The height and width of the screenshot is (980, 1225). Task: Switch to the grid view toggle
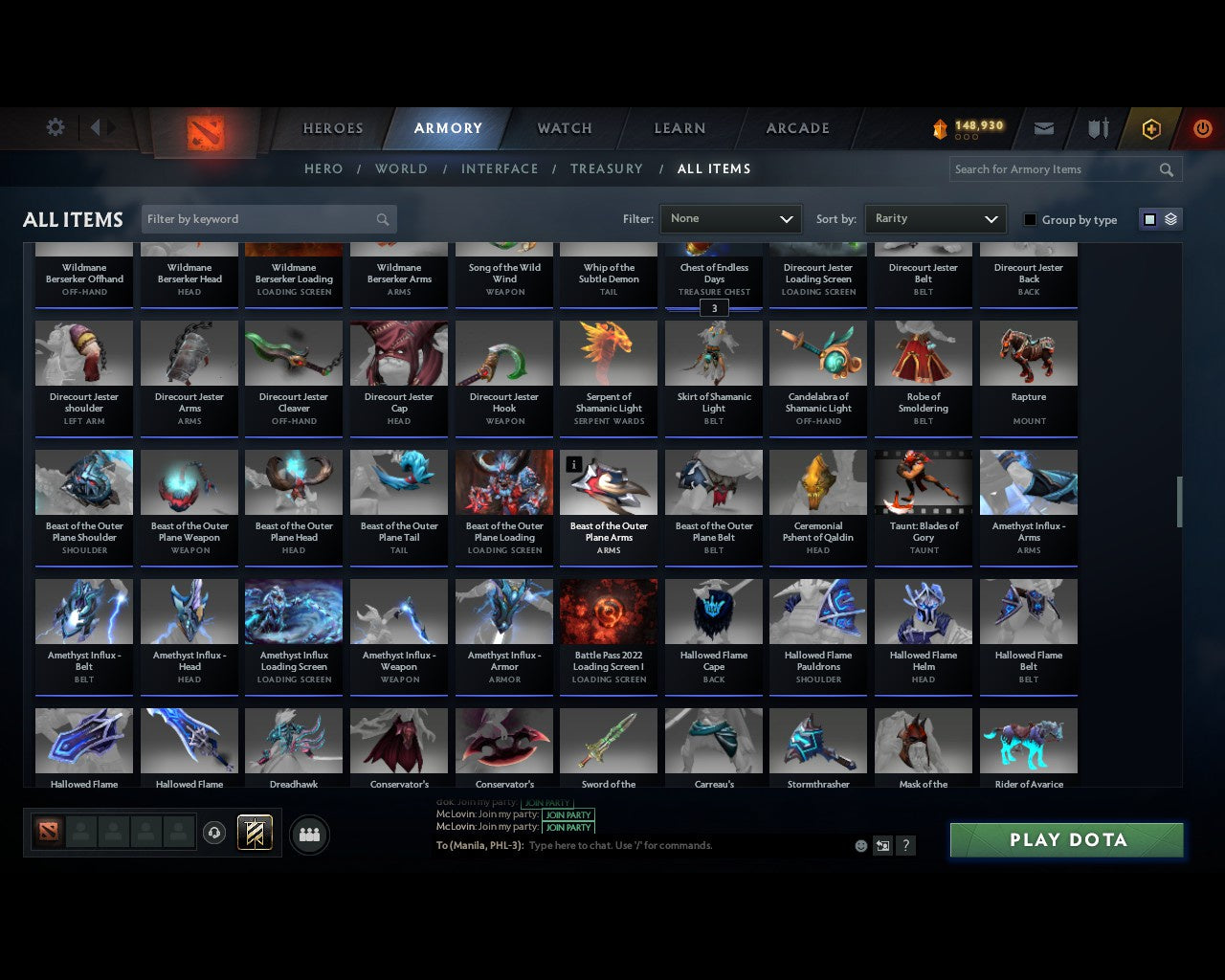click(1149, 218)
